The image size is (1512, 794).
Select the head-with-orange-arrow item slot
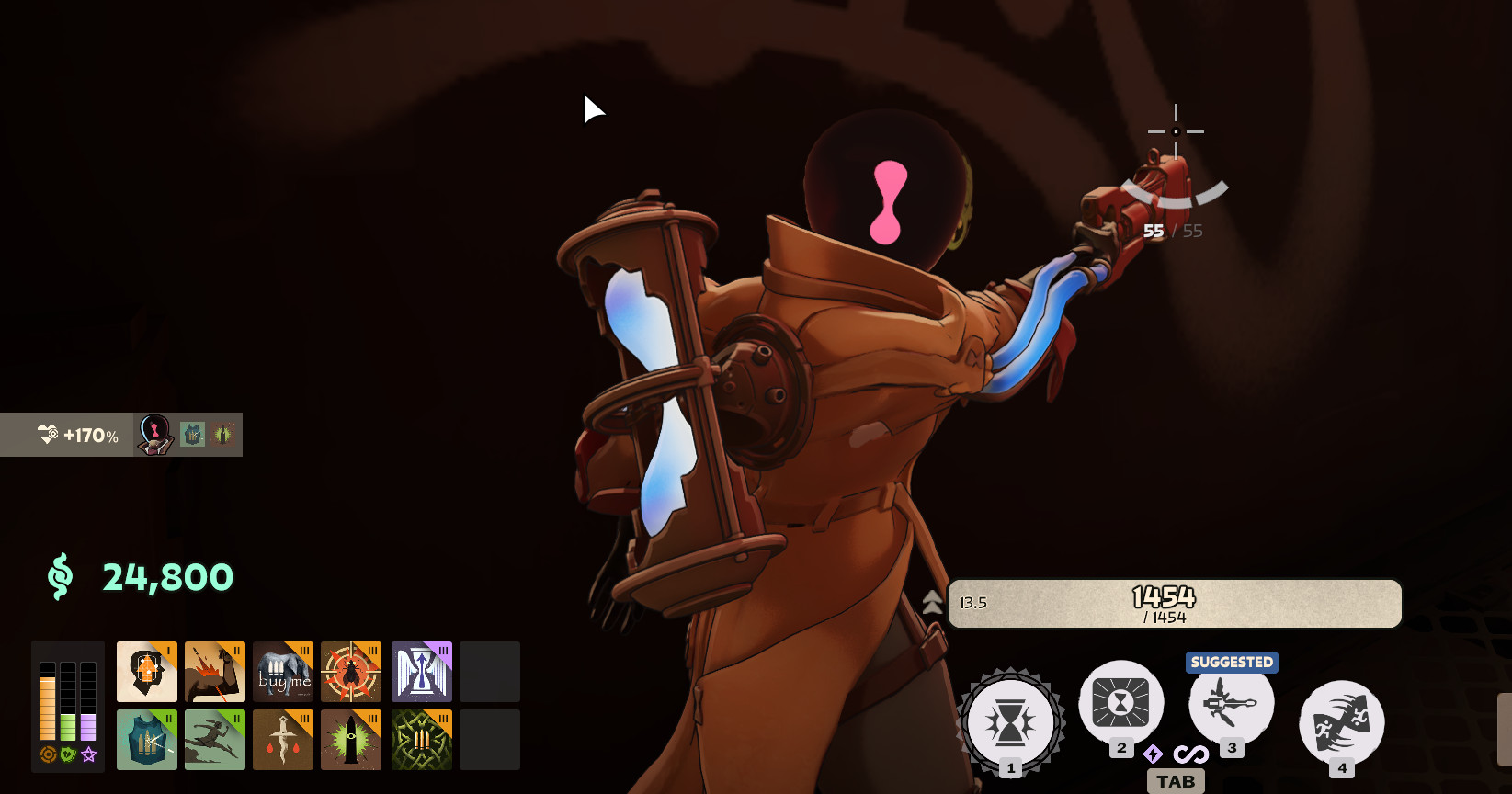point(147,672)
